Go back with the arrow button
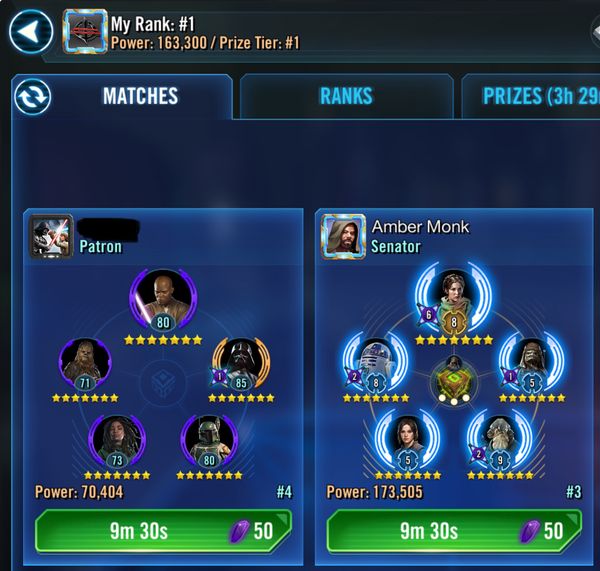600x571 pixels. (x=31, y=33)
